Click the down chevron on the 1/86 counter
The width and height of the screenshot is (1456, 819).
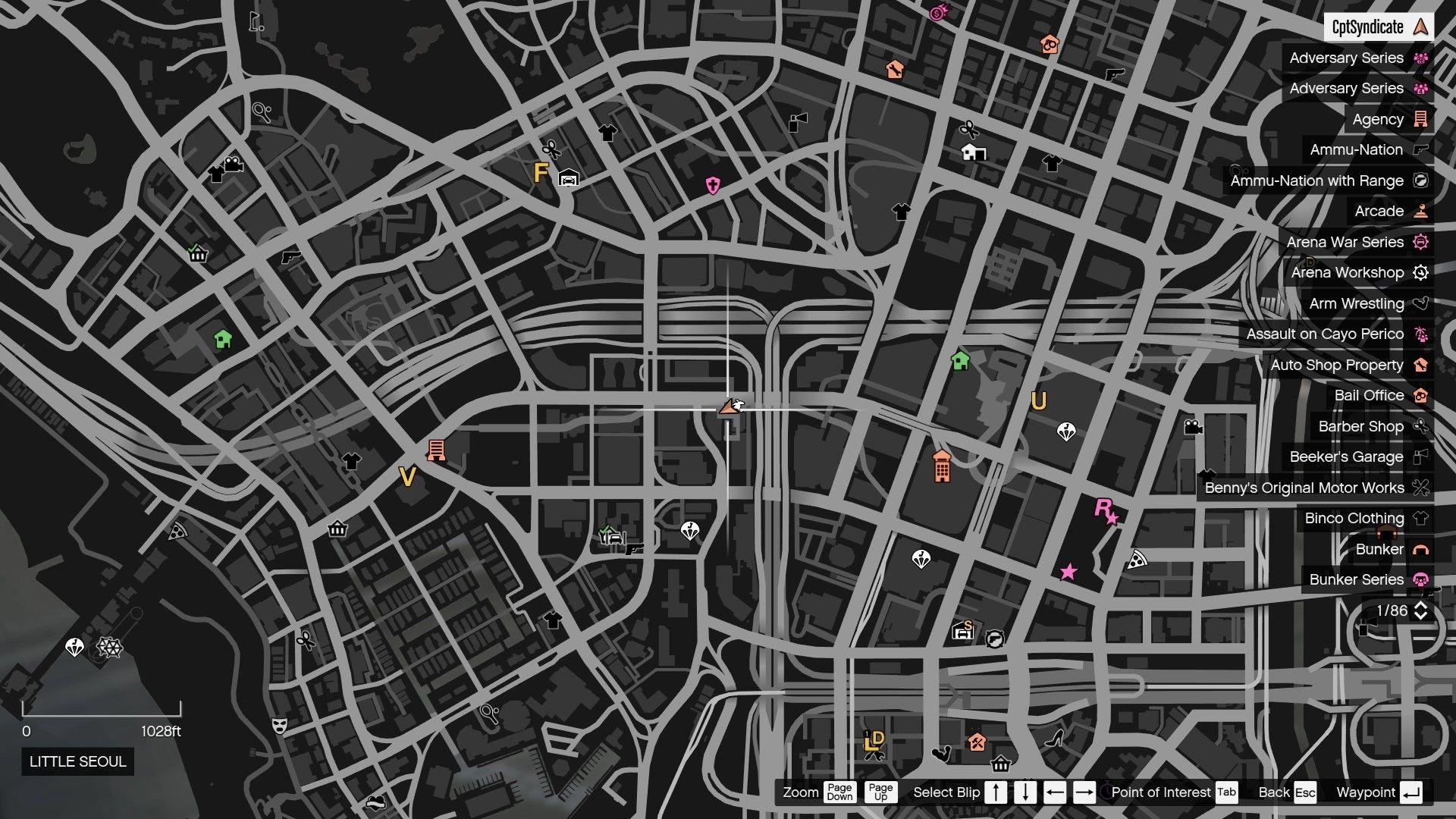click(1420, 616)
